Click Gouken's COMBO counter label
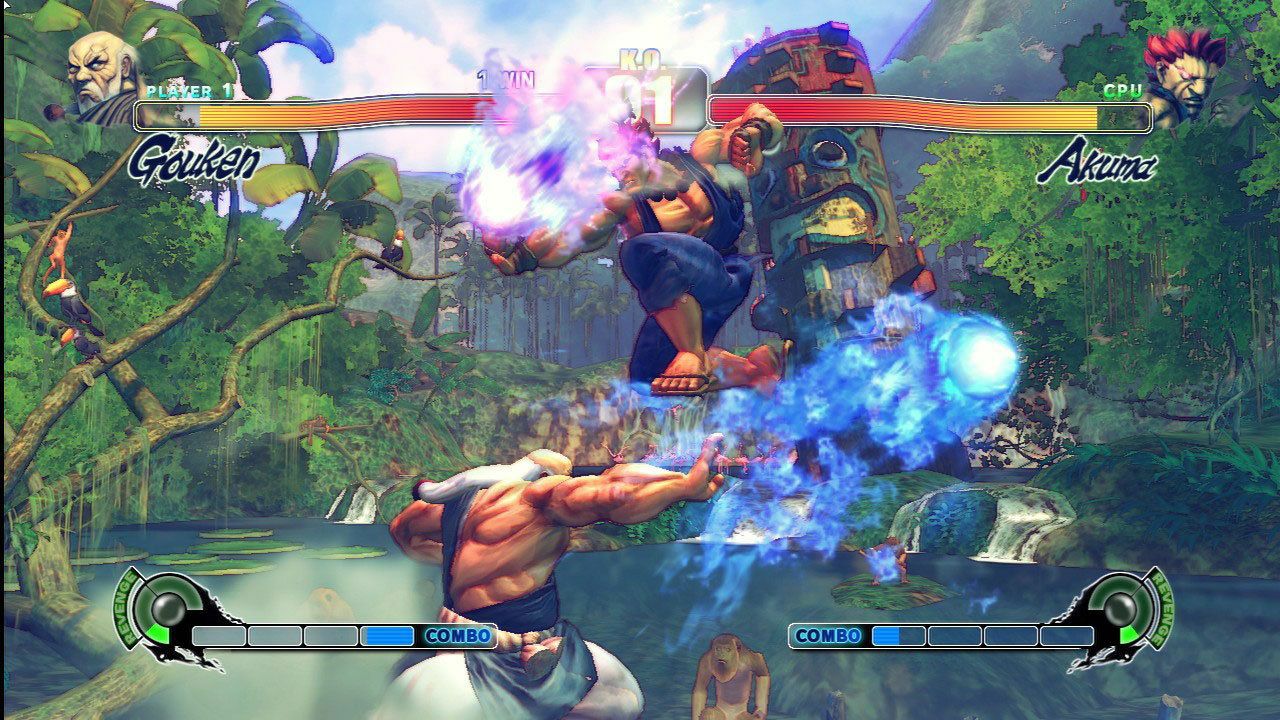This screenshot has width=1280, height=720. point(460,633)
